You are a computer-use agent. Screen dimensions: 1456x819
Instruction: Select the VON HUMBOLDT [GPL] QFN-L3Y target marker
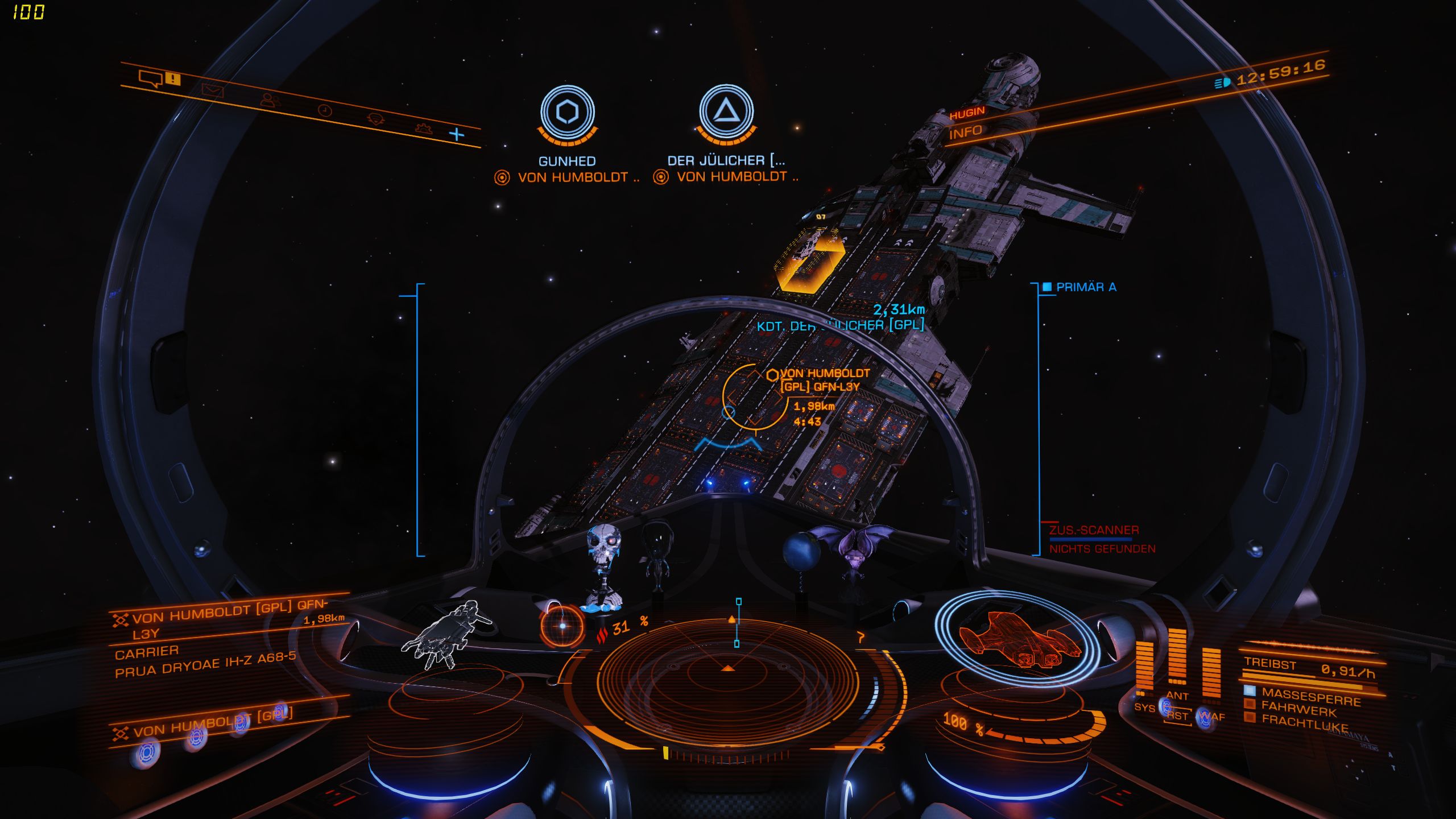click(754, 396)
